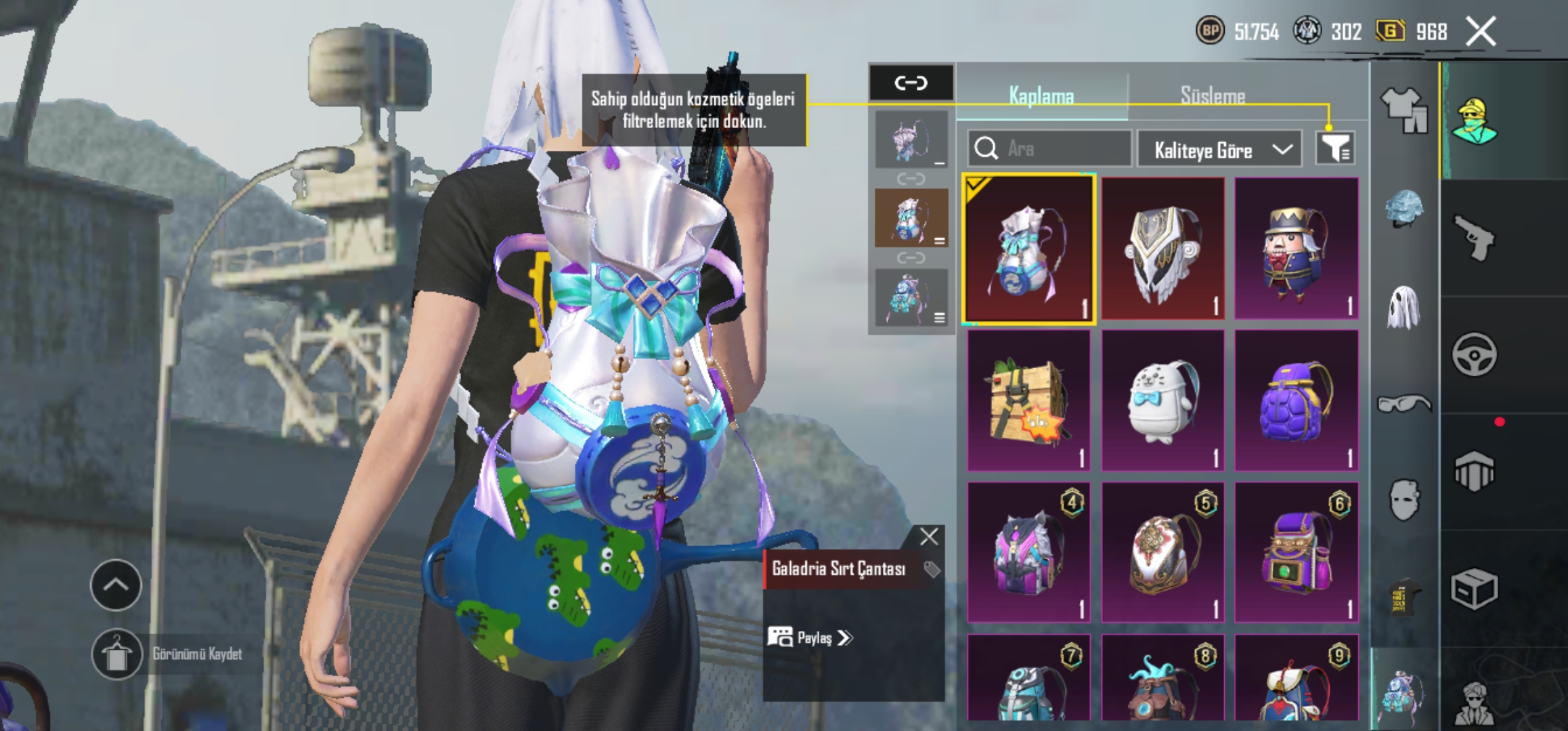Image resolution: width=1568 pixels, height=731 pixels.
Task: Switch to the Süsleme tab
Action: pos(1213,95)
